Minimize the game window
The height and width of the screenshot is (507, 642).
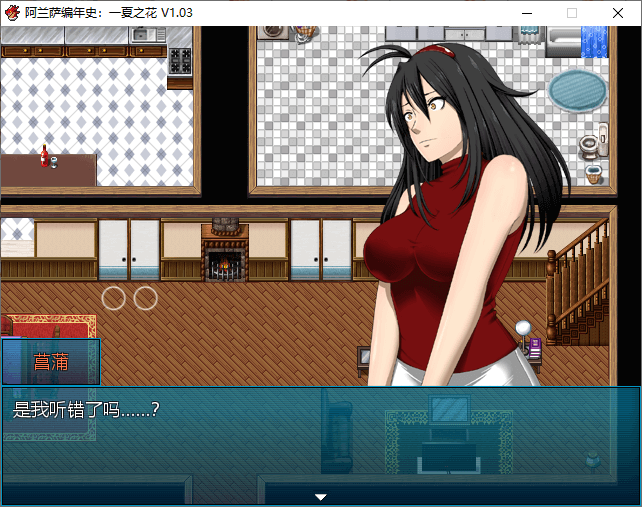click(525, 13)
